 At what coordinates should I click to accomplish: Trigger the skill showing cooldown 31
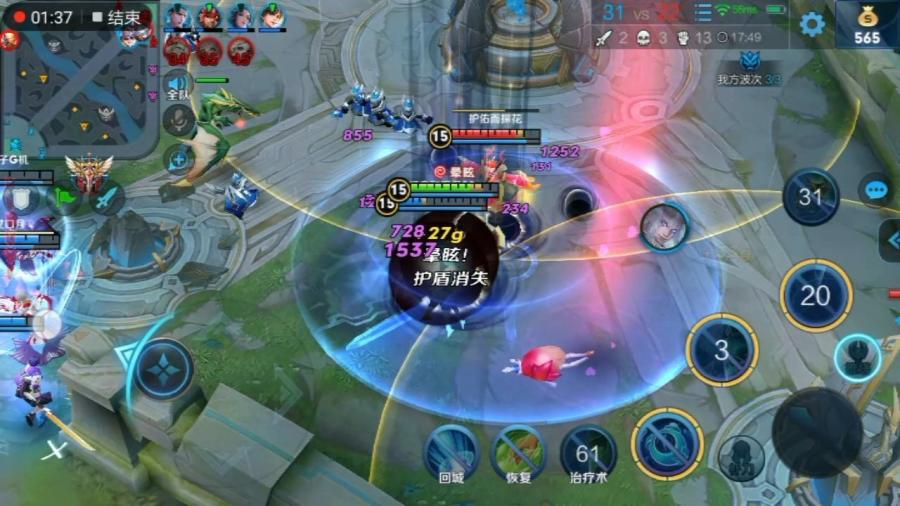(811, 197)
